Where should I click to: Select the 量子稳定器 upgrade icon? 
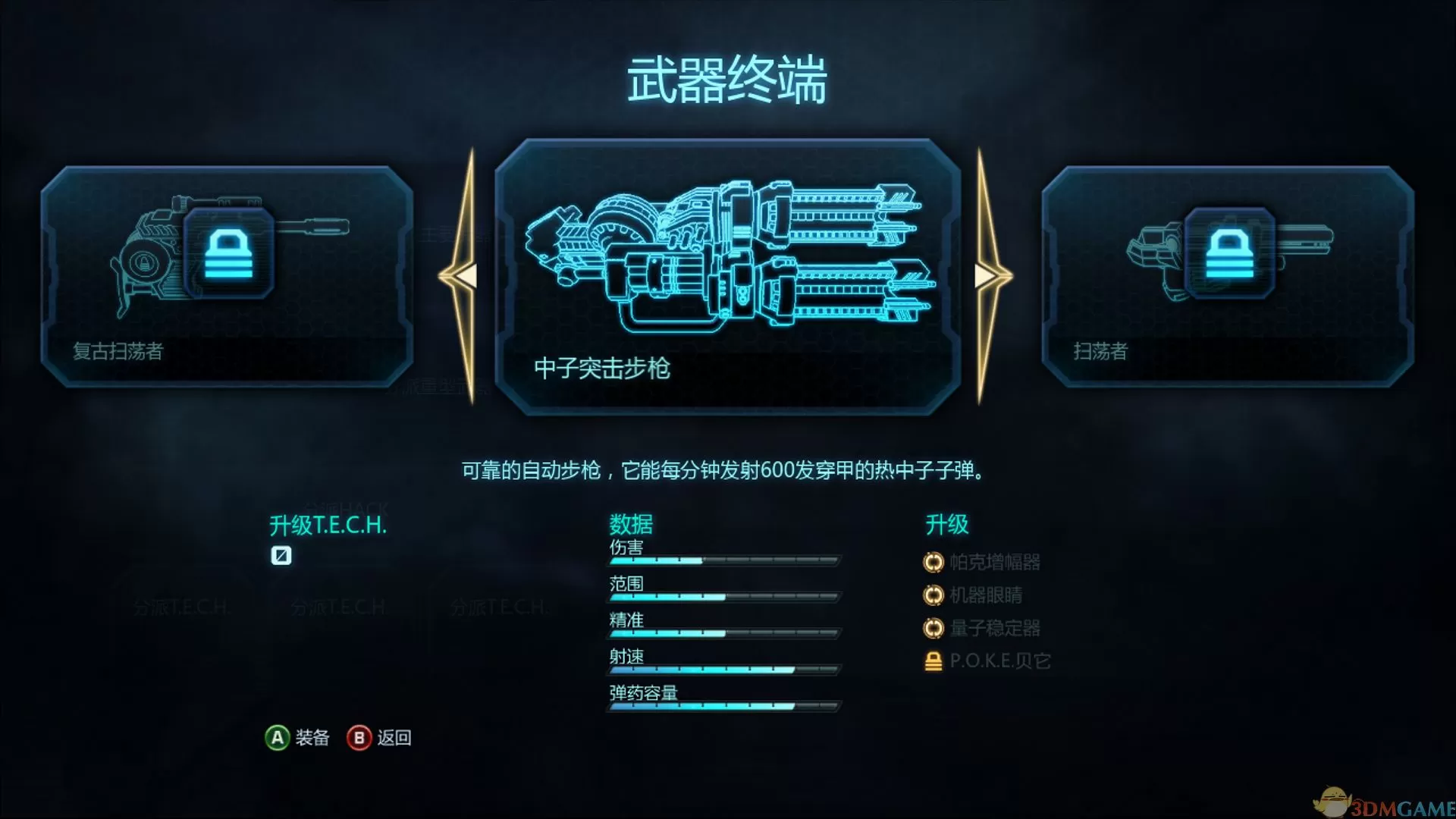[x=934, y=629]
